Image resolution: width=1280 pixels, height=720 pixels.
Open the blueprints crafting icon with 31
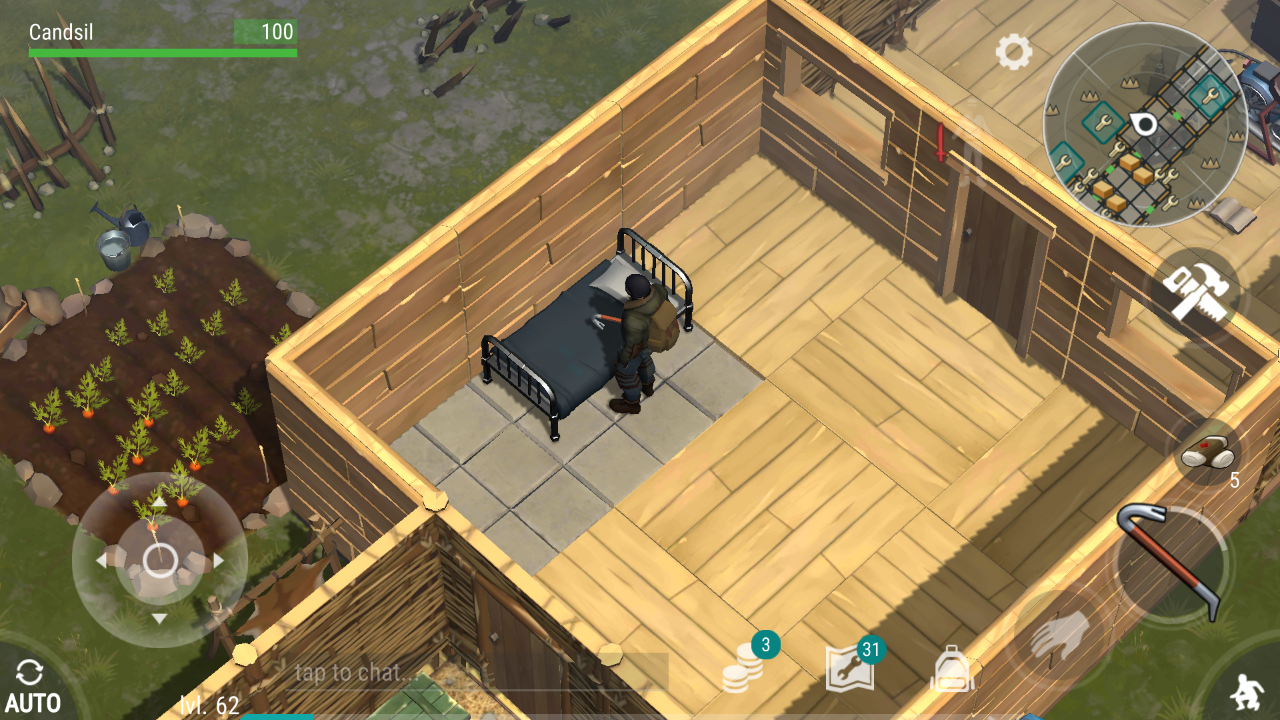[850, 667]
